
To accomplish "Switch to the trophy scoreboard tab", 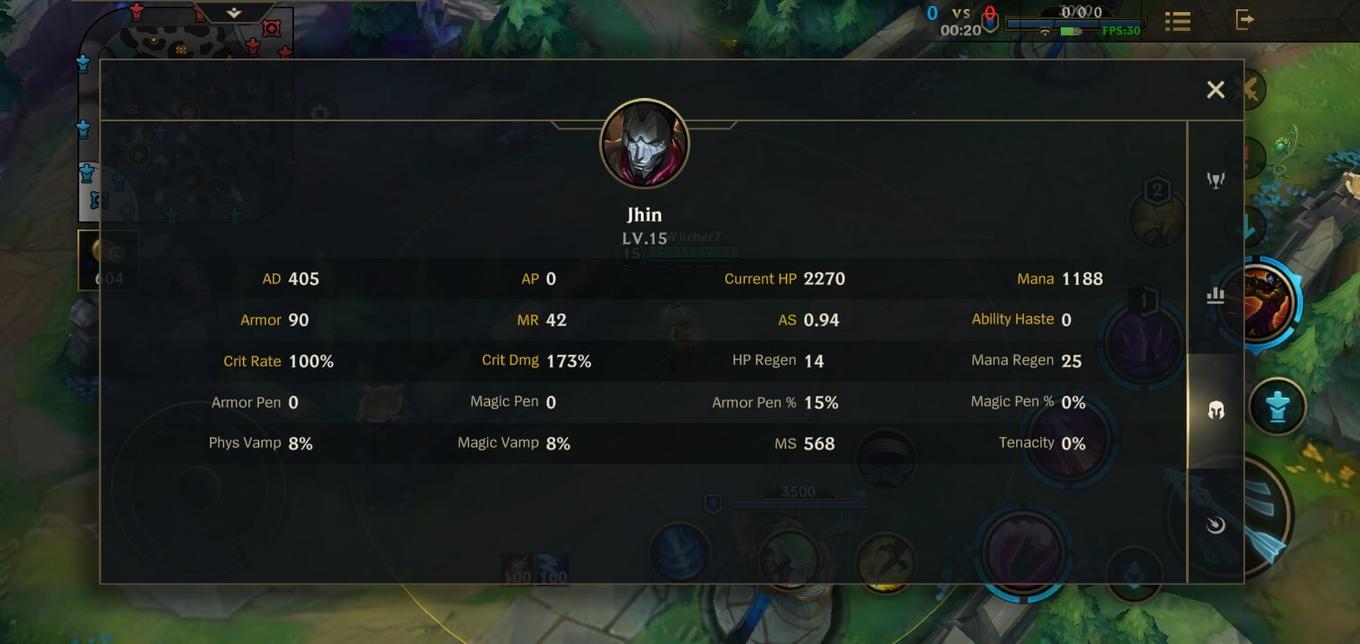I will click(x=1216, y=180).
